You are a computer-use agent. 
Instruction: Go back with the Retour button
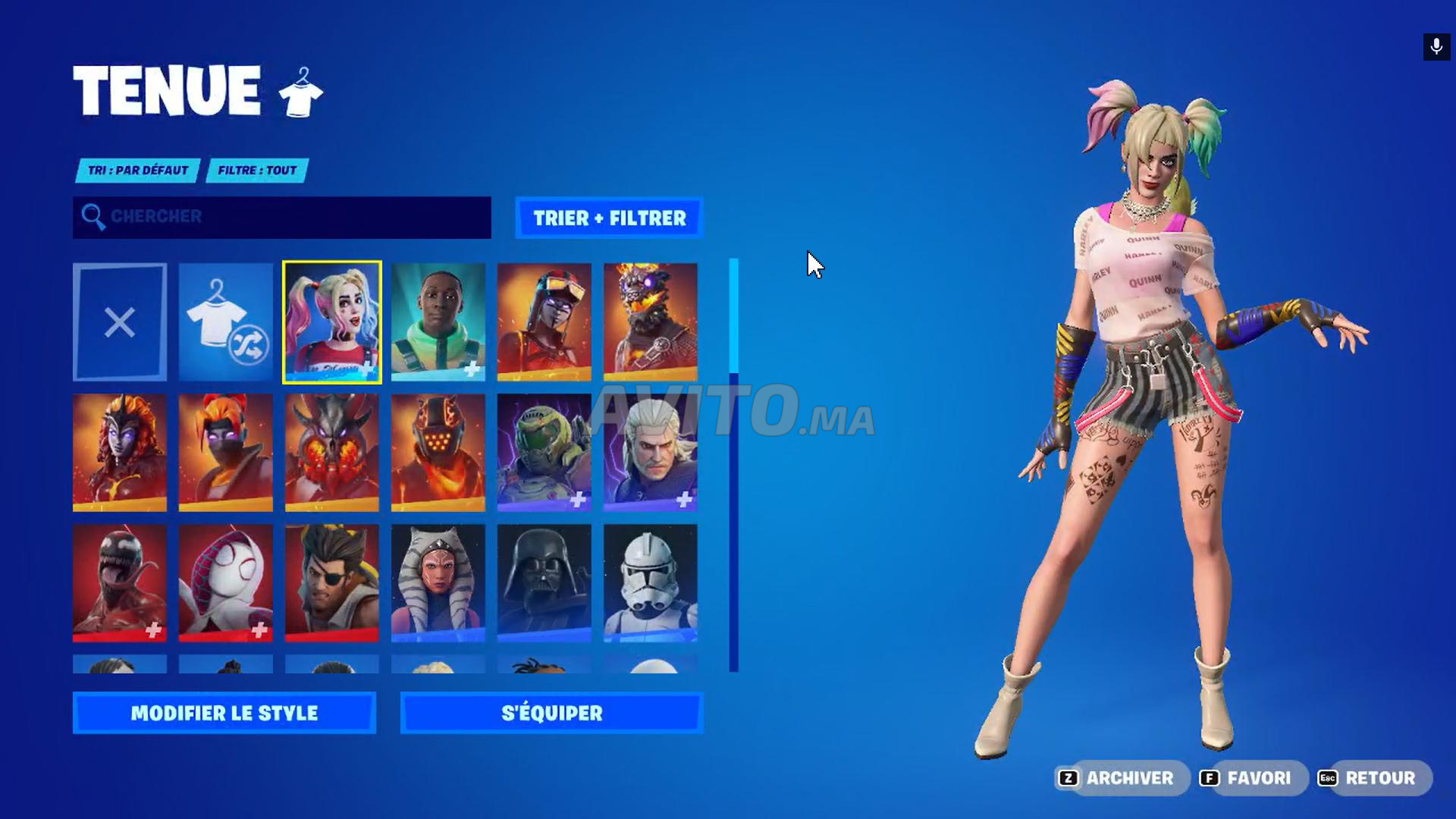tap(1371, 778)
